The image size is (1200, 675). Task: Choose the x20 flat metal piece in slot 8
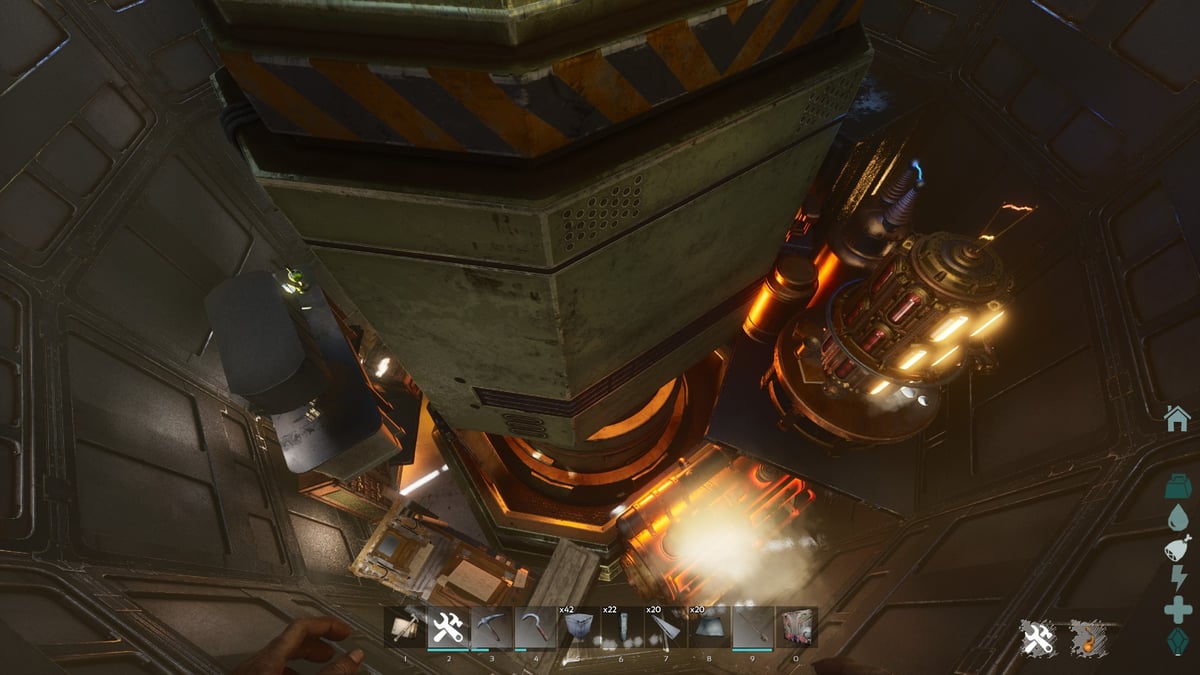point(709,628)
